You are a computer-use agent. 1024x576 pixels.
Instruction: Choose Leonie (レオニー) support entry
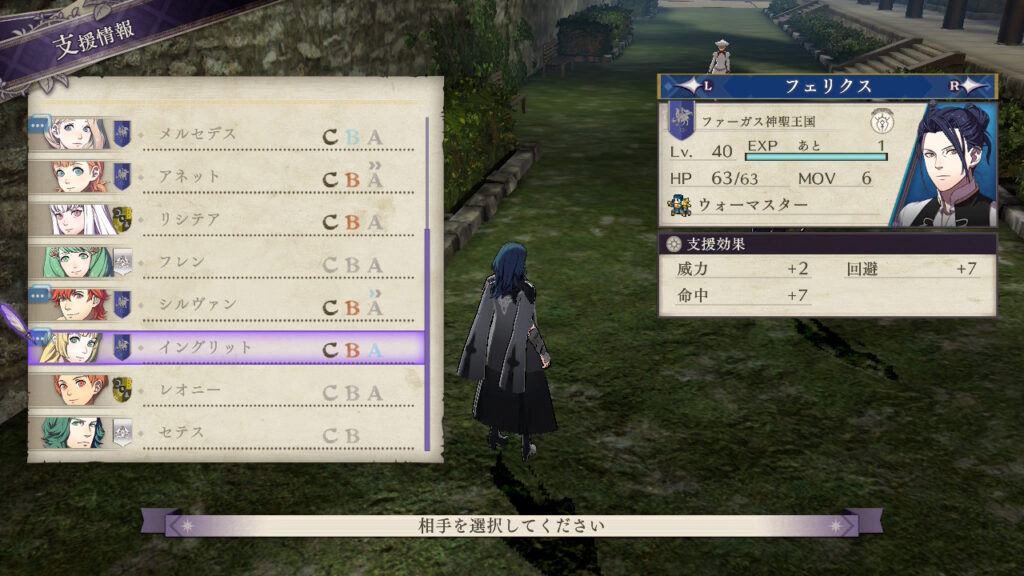pyautogui.click(x=228, y=391)
